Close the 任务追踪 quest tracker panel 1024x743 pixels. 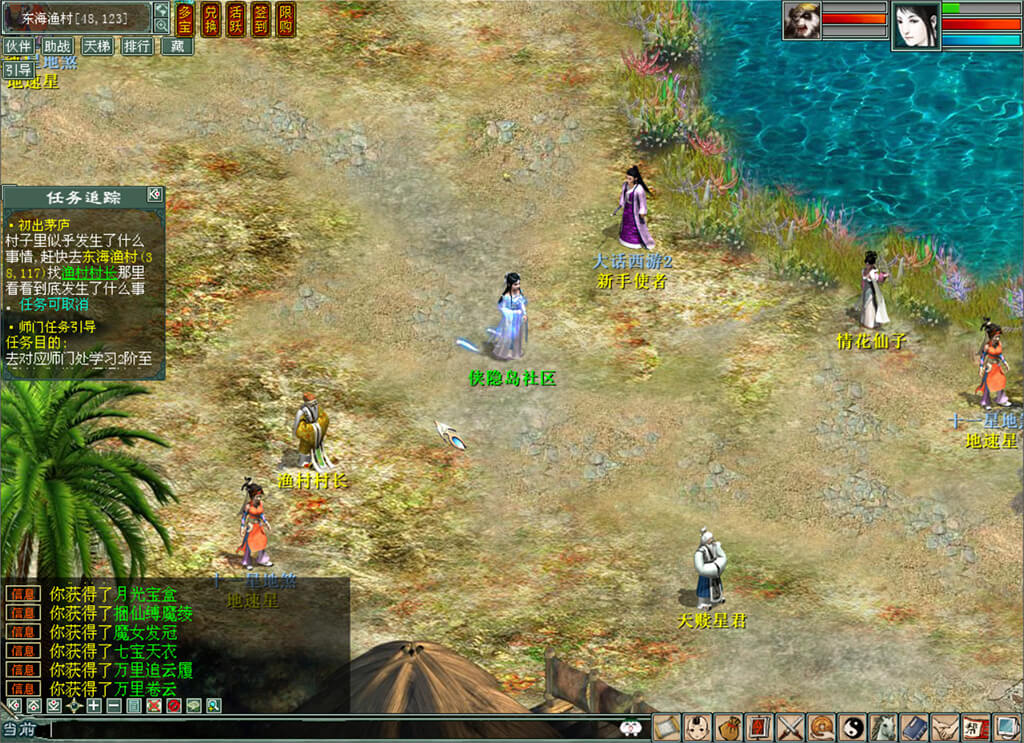pos(154,194)
